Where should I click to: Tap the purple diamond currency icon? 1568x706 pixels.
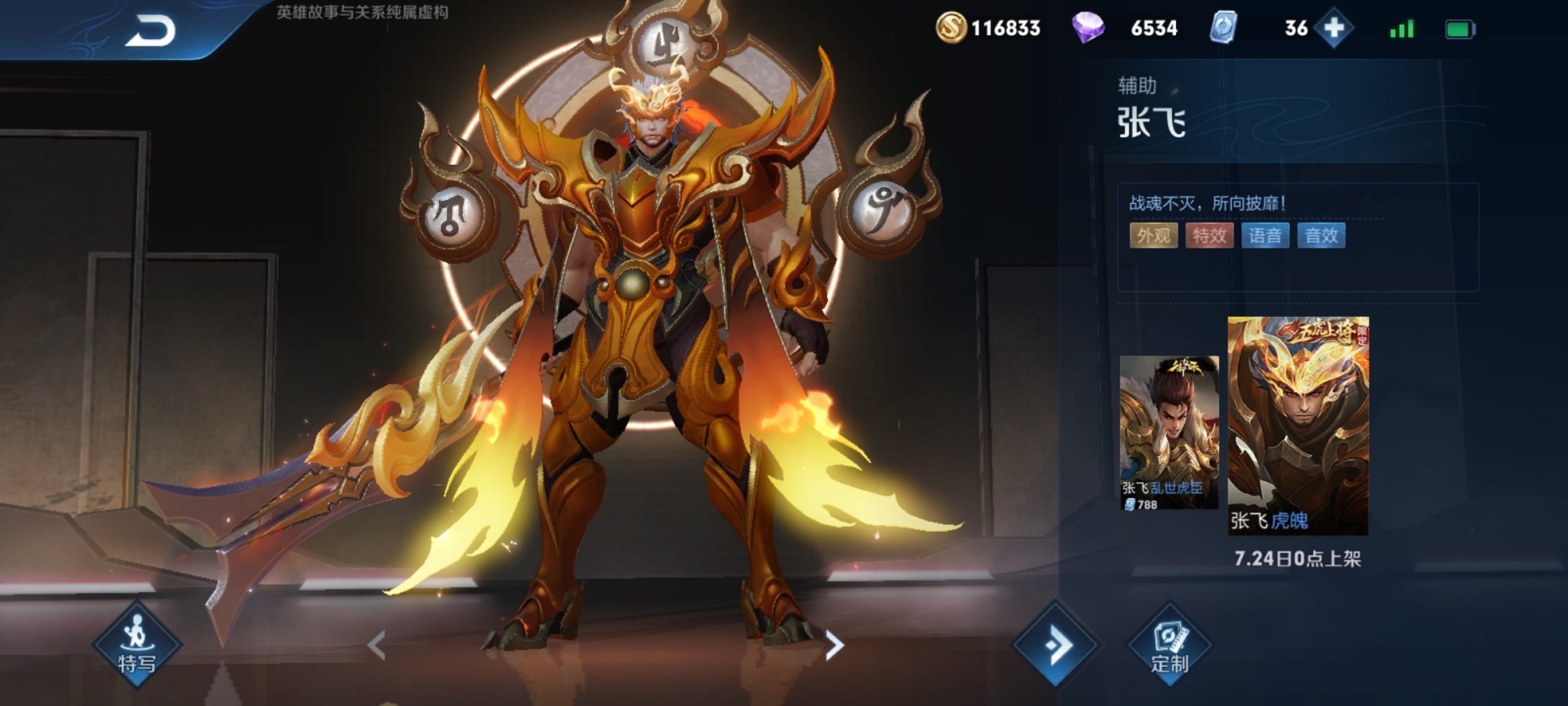point(1087,28)
